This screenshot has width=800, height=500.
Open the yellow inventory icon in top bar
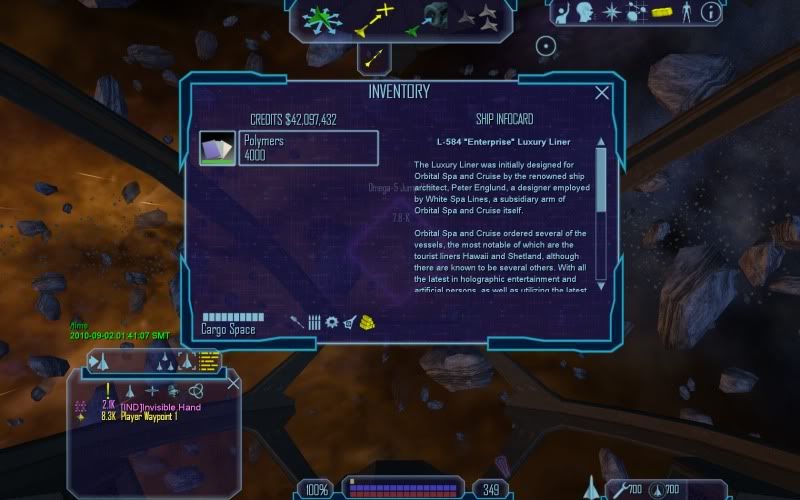click(x=661, y=13)
